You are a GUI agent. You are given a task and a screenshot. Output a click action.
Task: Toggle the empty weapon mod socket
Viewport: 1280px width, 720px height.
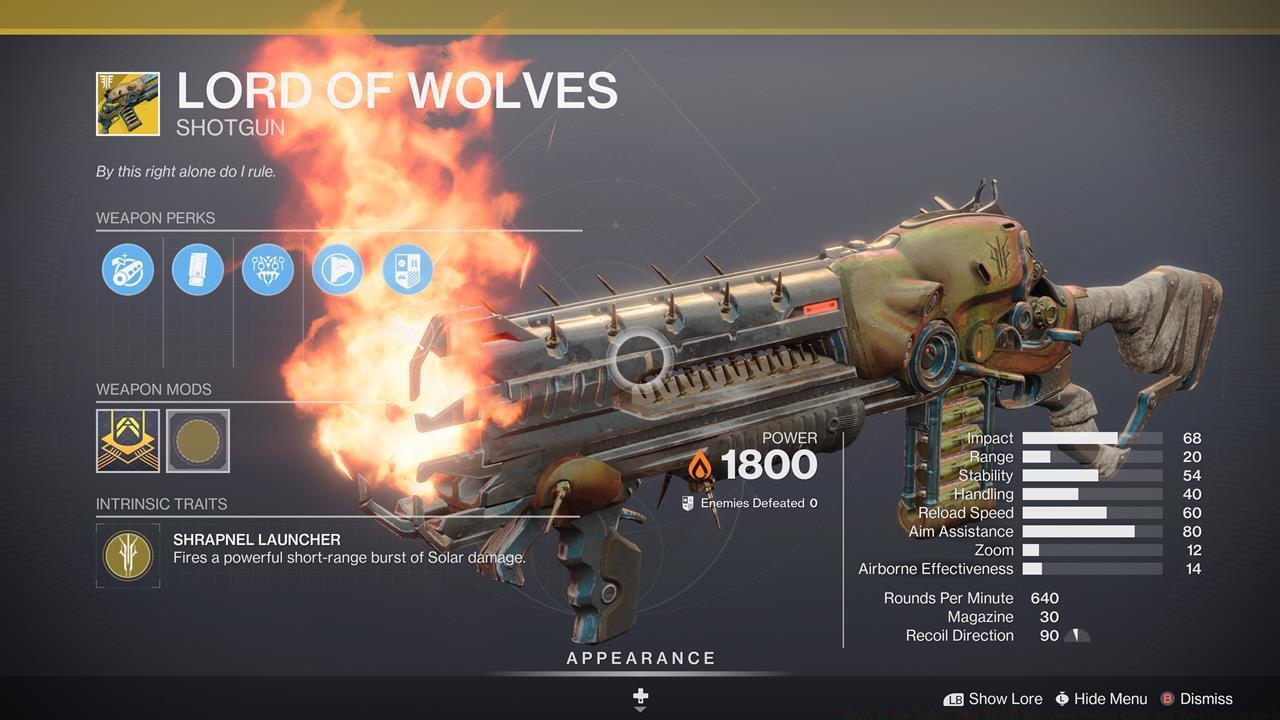[x=196, y=441]
